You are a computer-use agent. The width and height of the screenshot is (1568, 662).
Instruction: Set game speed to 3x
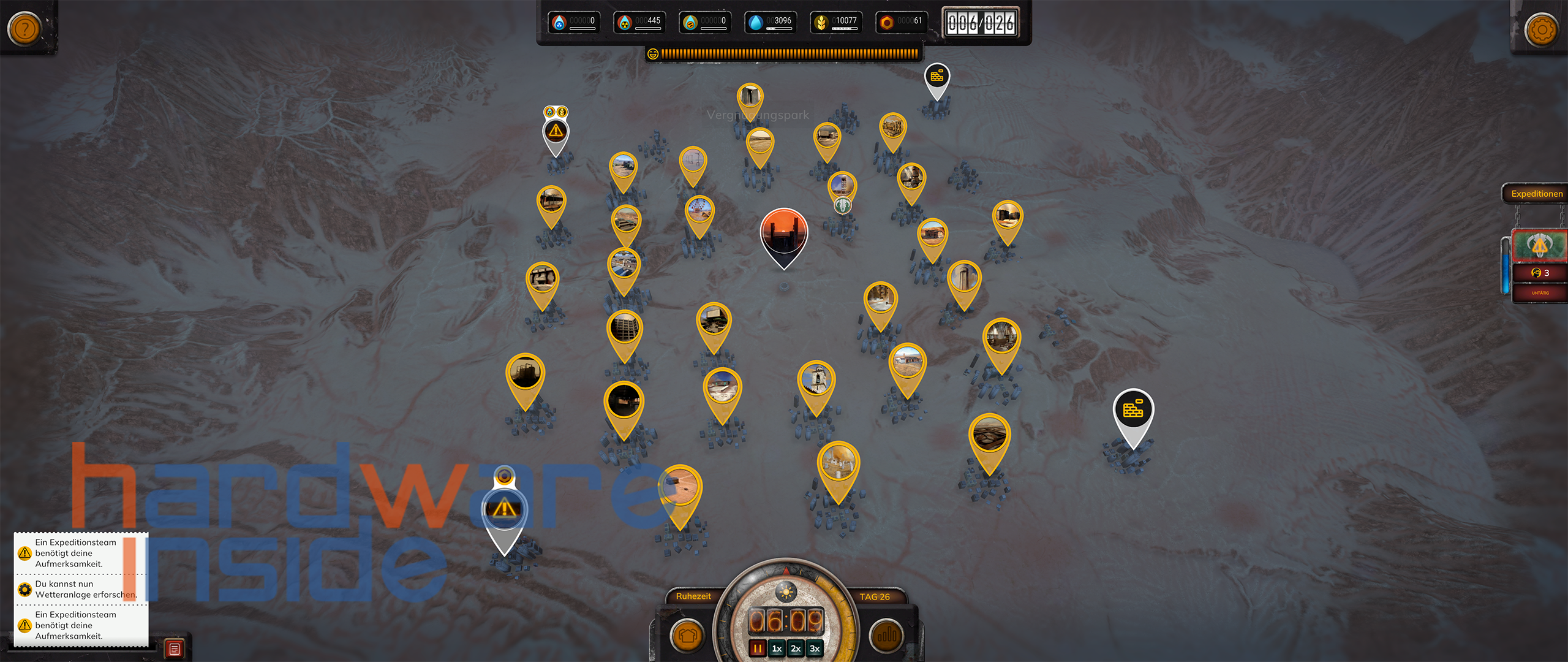coord(815,649)
